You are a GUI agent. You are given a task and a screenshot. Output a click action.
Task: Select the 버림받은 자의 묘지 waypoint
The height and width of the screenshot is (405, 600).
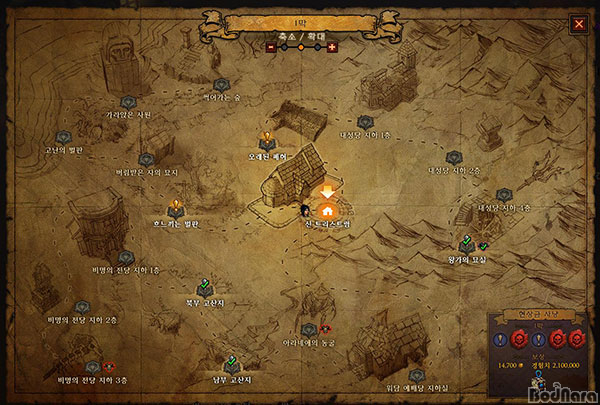pyautogui.click(x=146, y=158)
